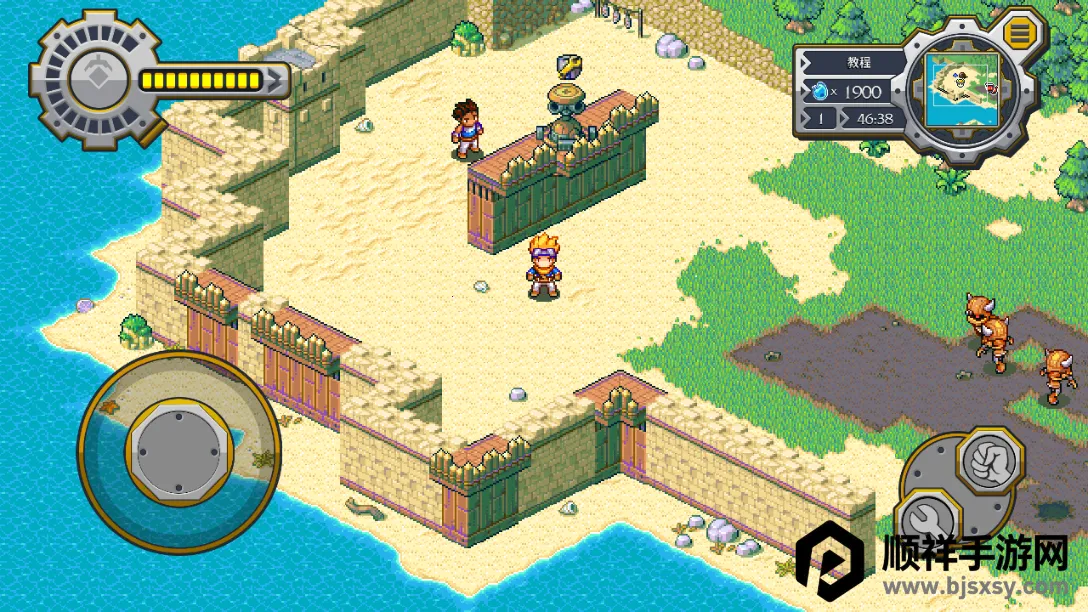Open the hamburger menu button
This screenshot has height=612, width=1088.
tap(1020, 33)
